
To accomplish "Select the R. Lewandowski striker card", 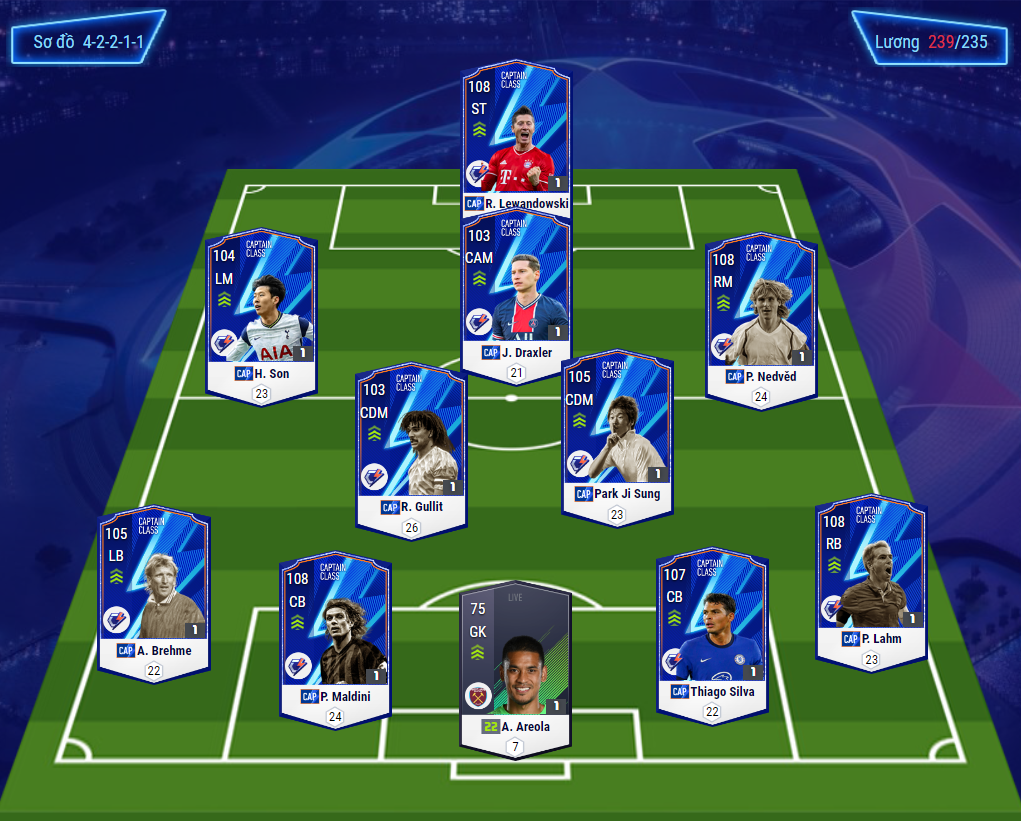I will coord(516,135).
